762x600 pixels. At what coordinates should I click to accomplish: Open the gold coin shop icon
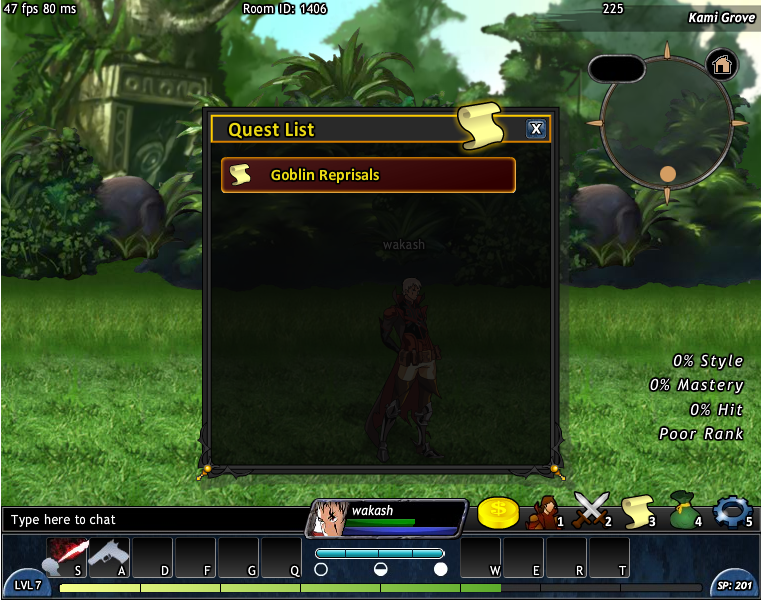point(498,513)
